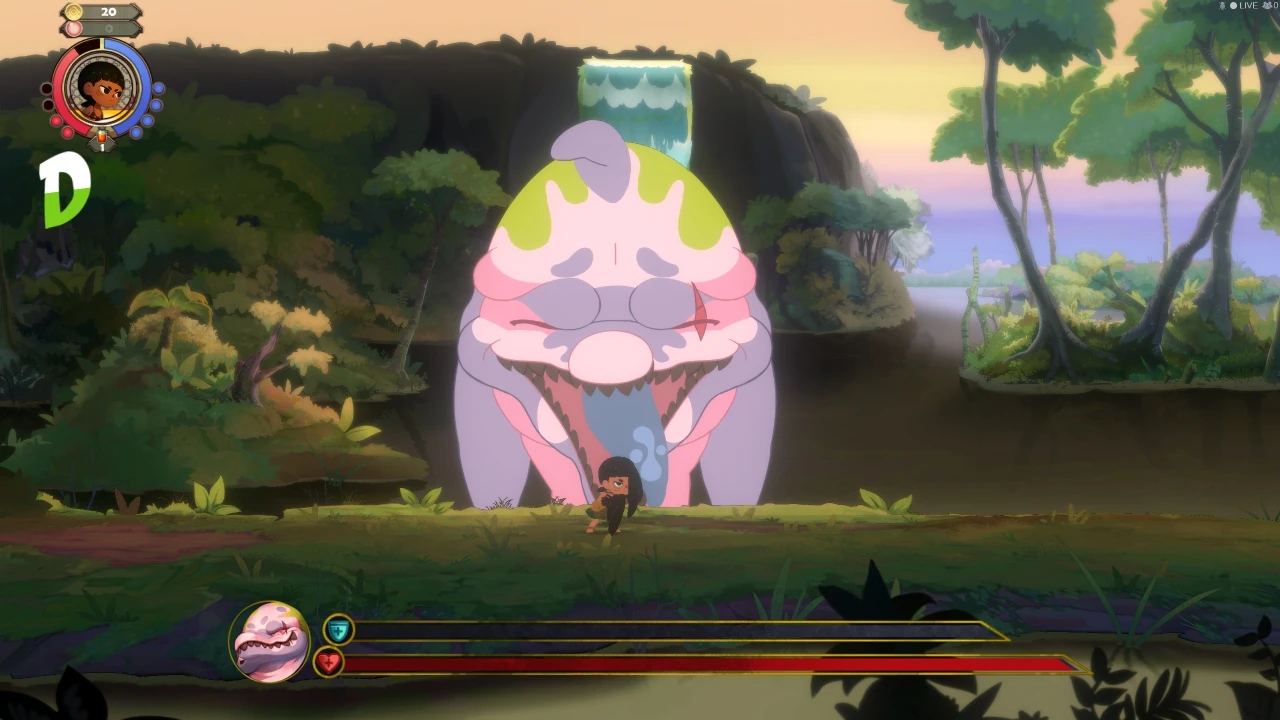Click the boss shield gem icon
The image size is (1280, 720).
[338, 629]
